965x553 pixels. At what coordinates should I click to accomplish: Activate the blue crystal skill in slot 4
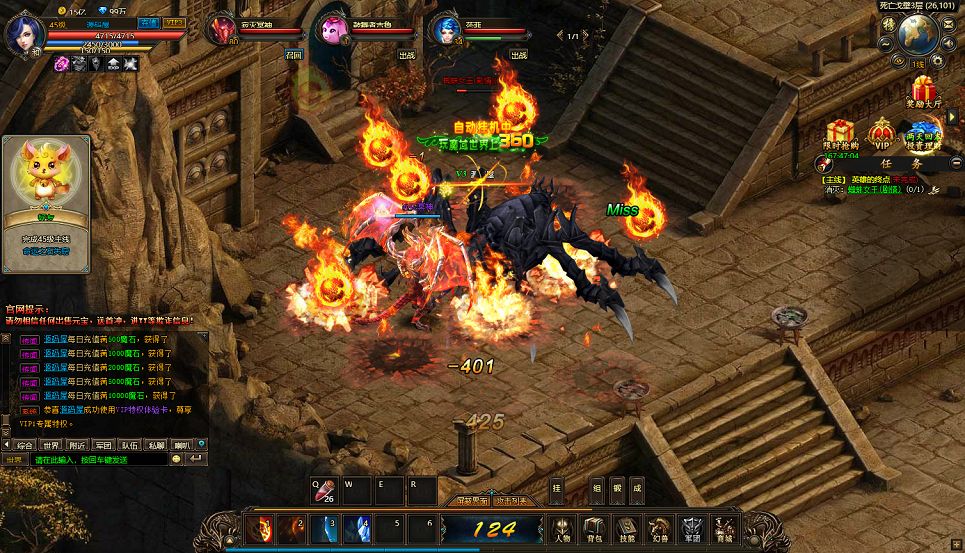click(x=359, y=528)
